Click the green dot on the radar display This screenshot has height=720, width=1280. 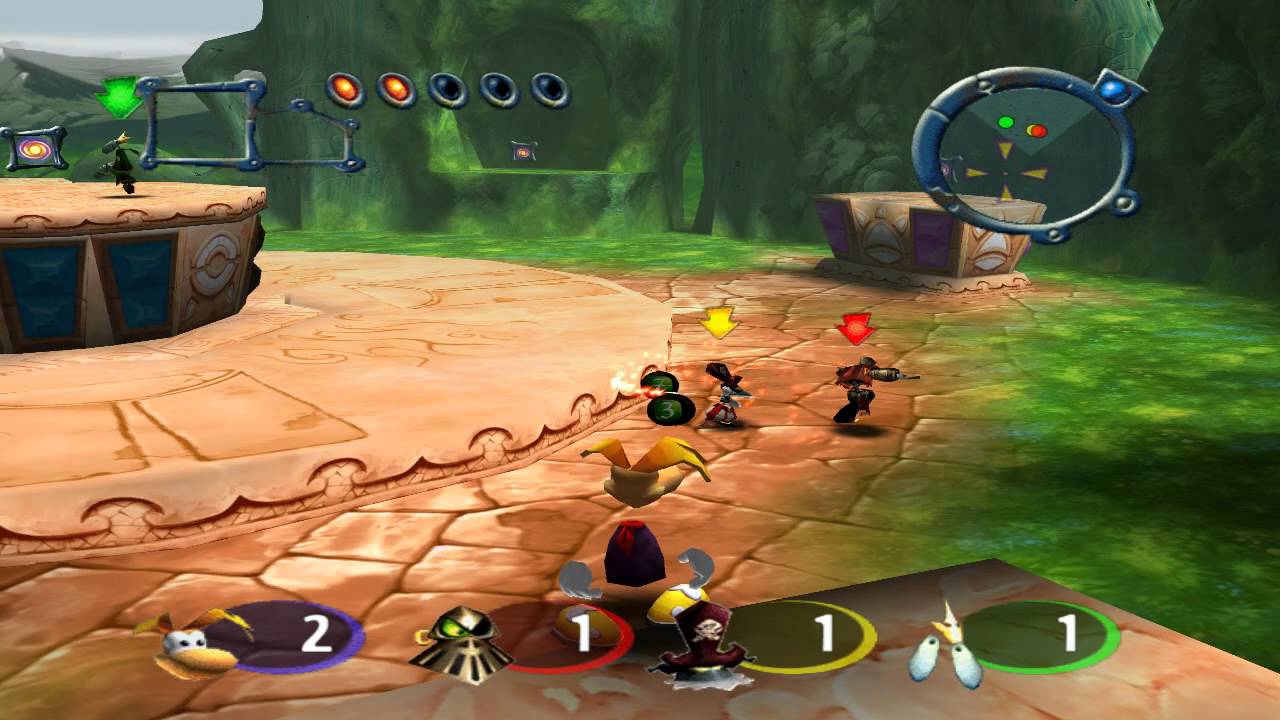[x=1006, y=121]
